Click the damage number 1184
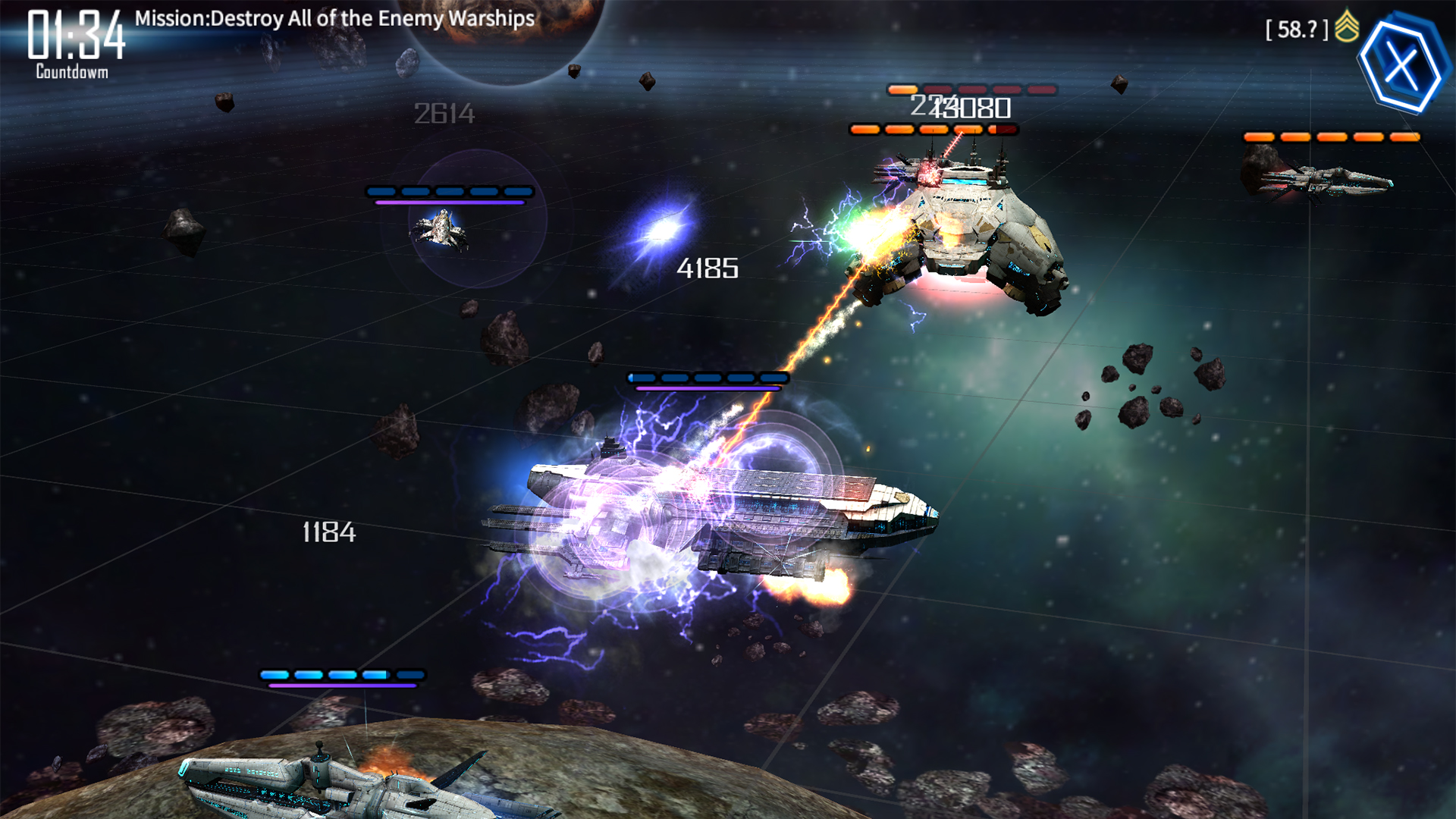 328,533
